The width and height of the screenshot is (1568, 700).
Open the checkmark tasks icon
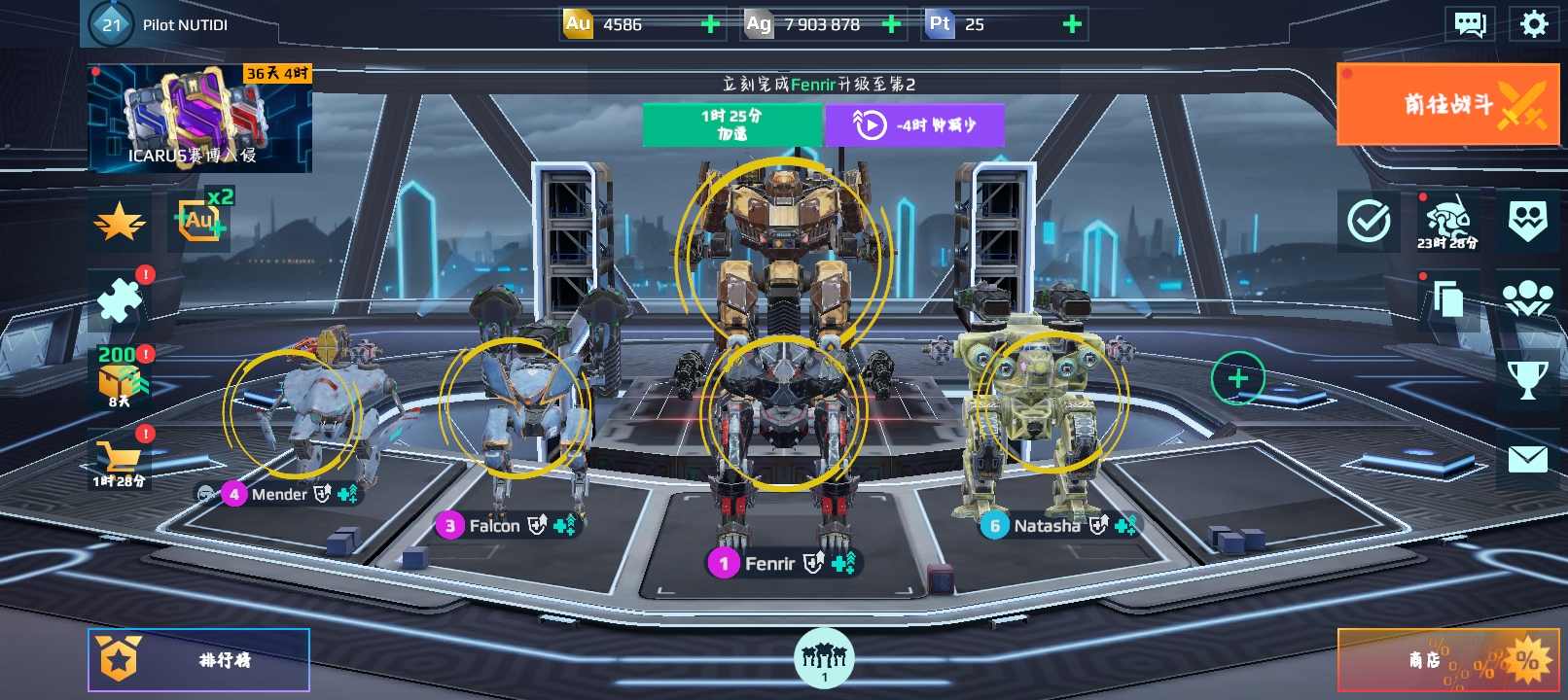(x=1369, y=222)
